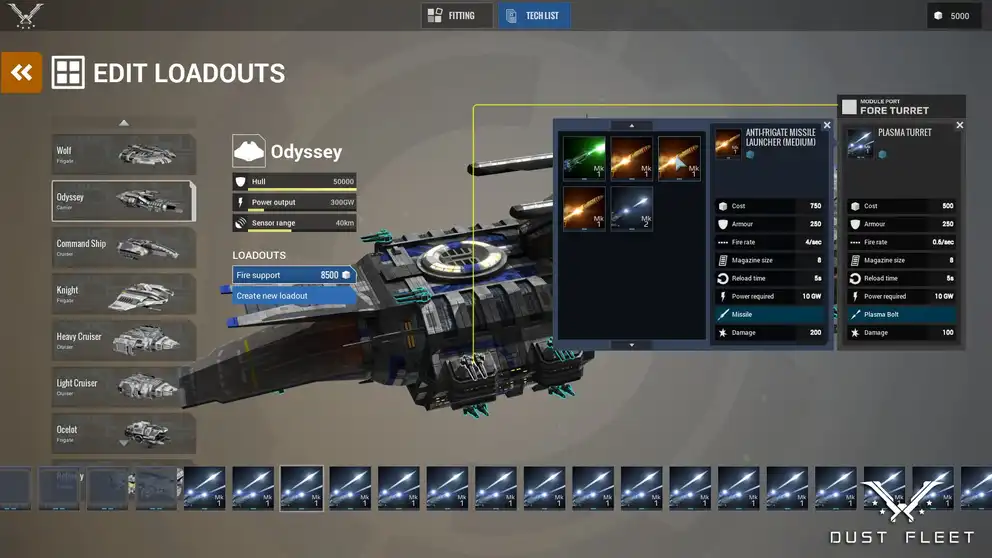Switch to the Fitting tab
The image size is (992, 558).
[x=456, y=16]
